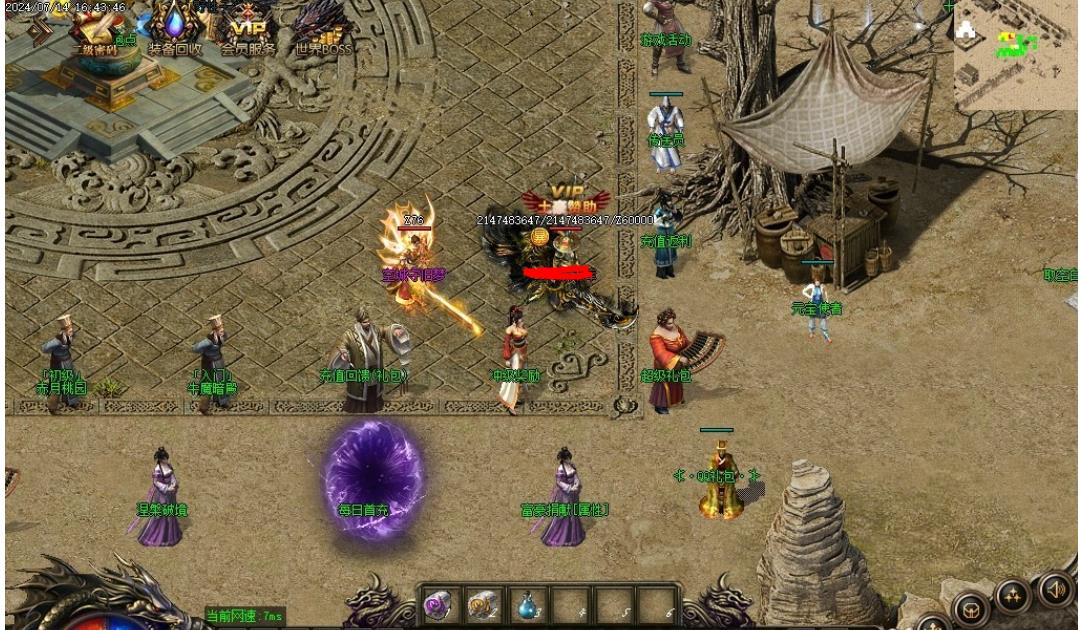Use the purple scroll in the hotbar
This screenshot has height=630, width=1078.
(438, 605)
